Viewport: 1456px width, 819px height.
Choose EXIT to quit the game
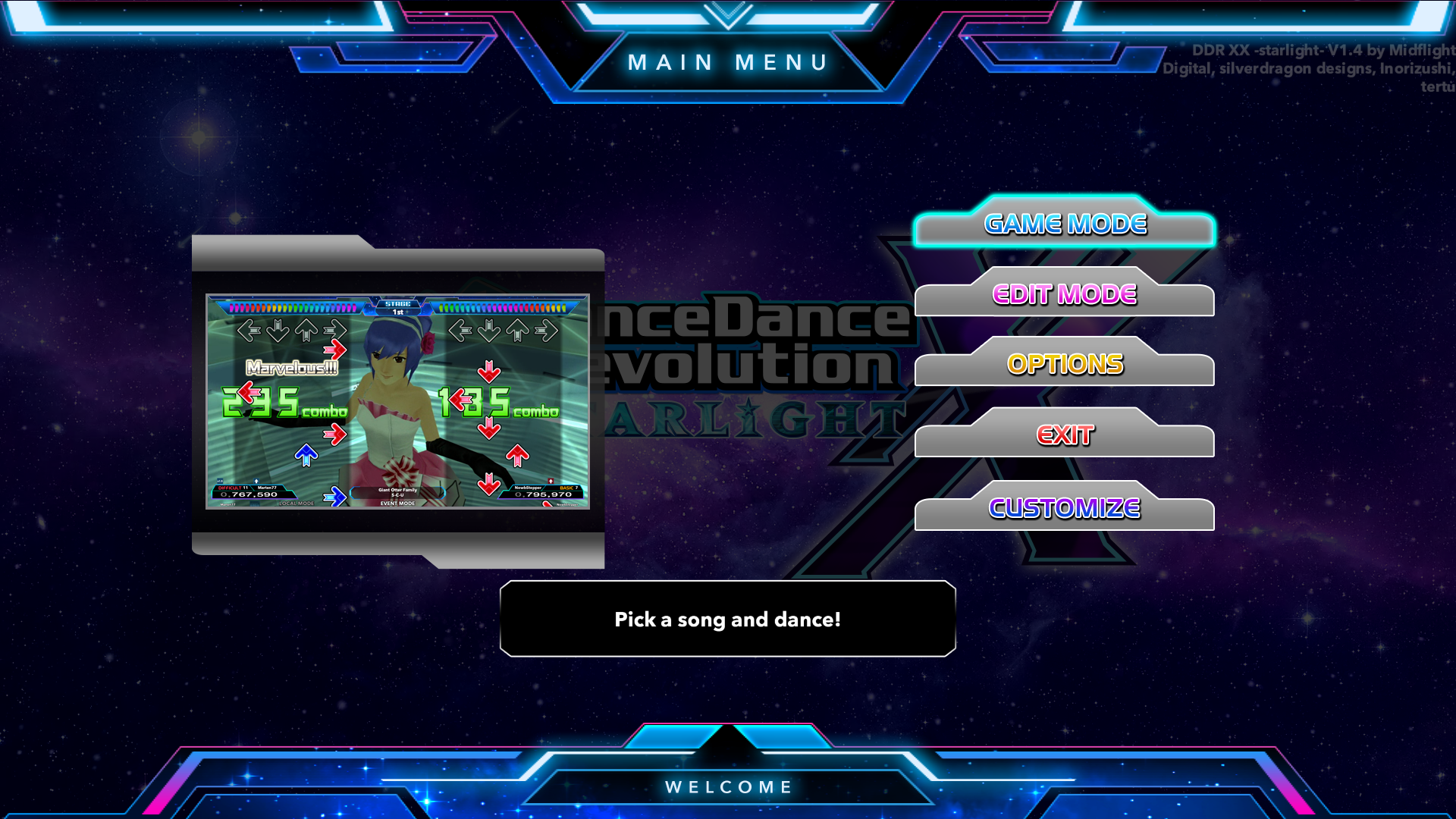(1065, 435)
